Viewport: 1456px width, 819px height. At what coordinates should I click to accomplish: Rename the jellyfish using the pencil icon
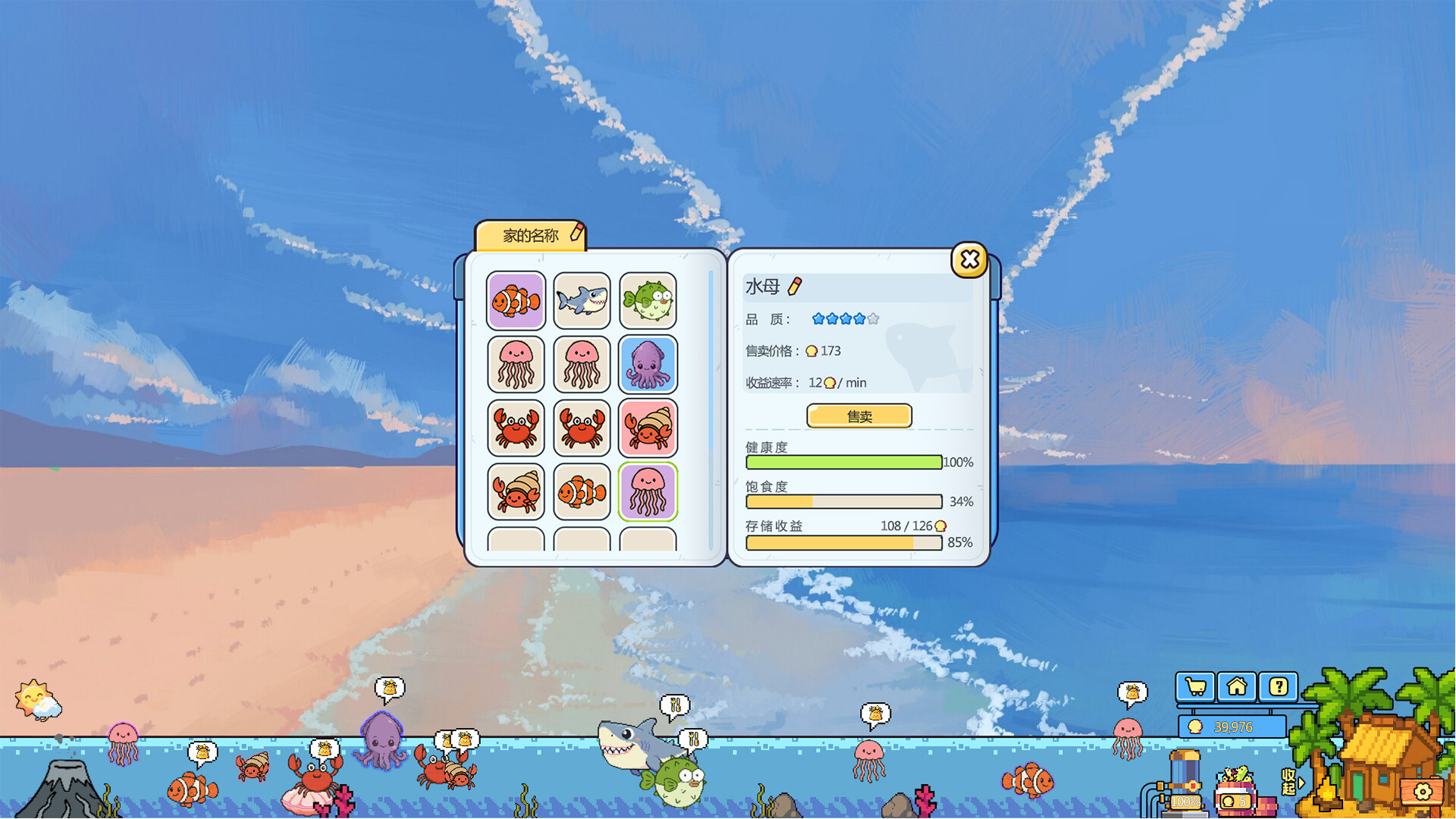793,287
